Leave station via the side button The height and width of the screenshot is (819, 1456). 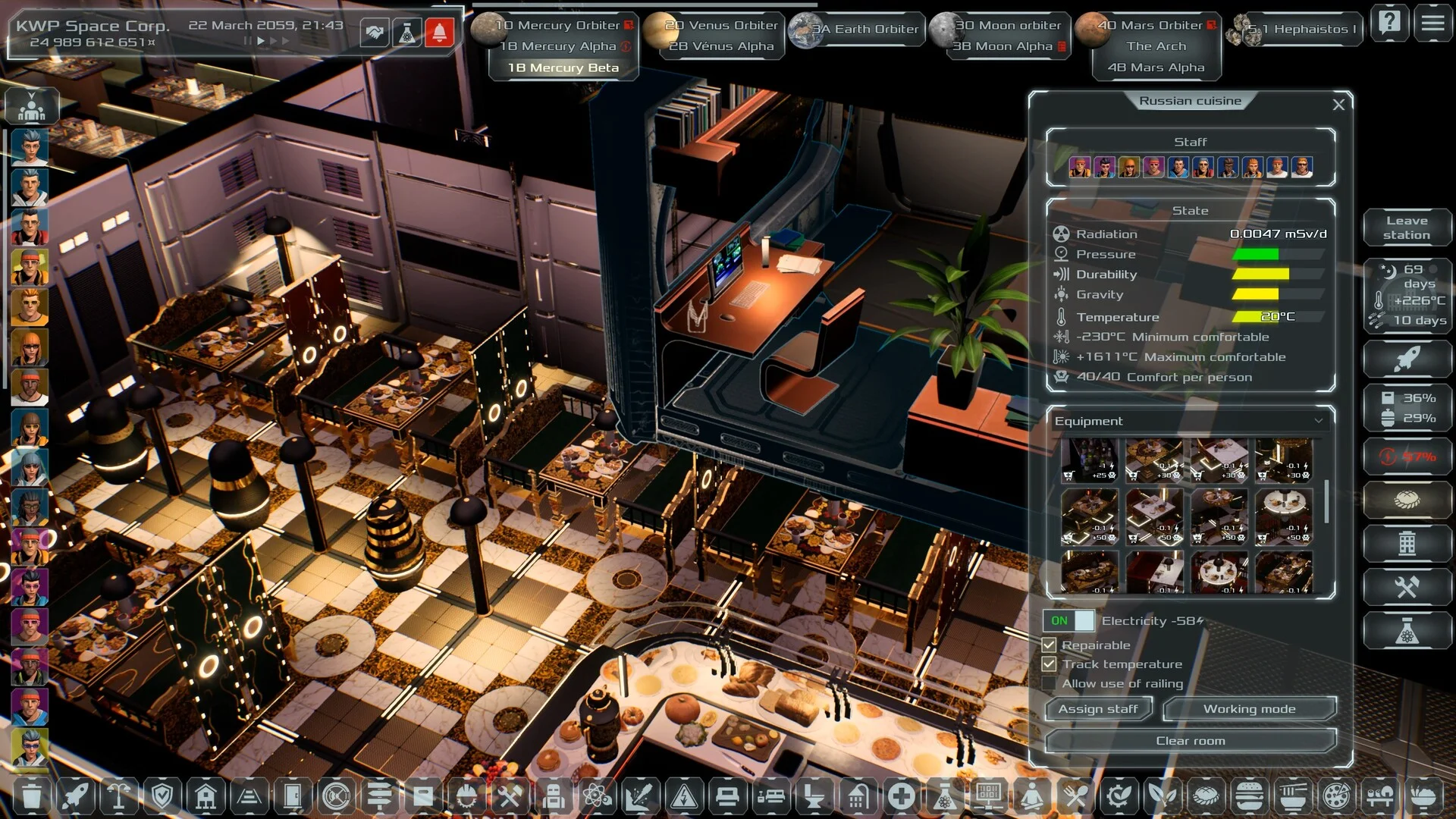(x=1407, y=227)
